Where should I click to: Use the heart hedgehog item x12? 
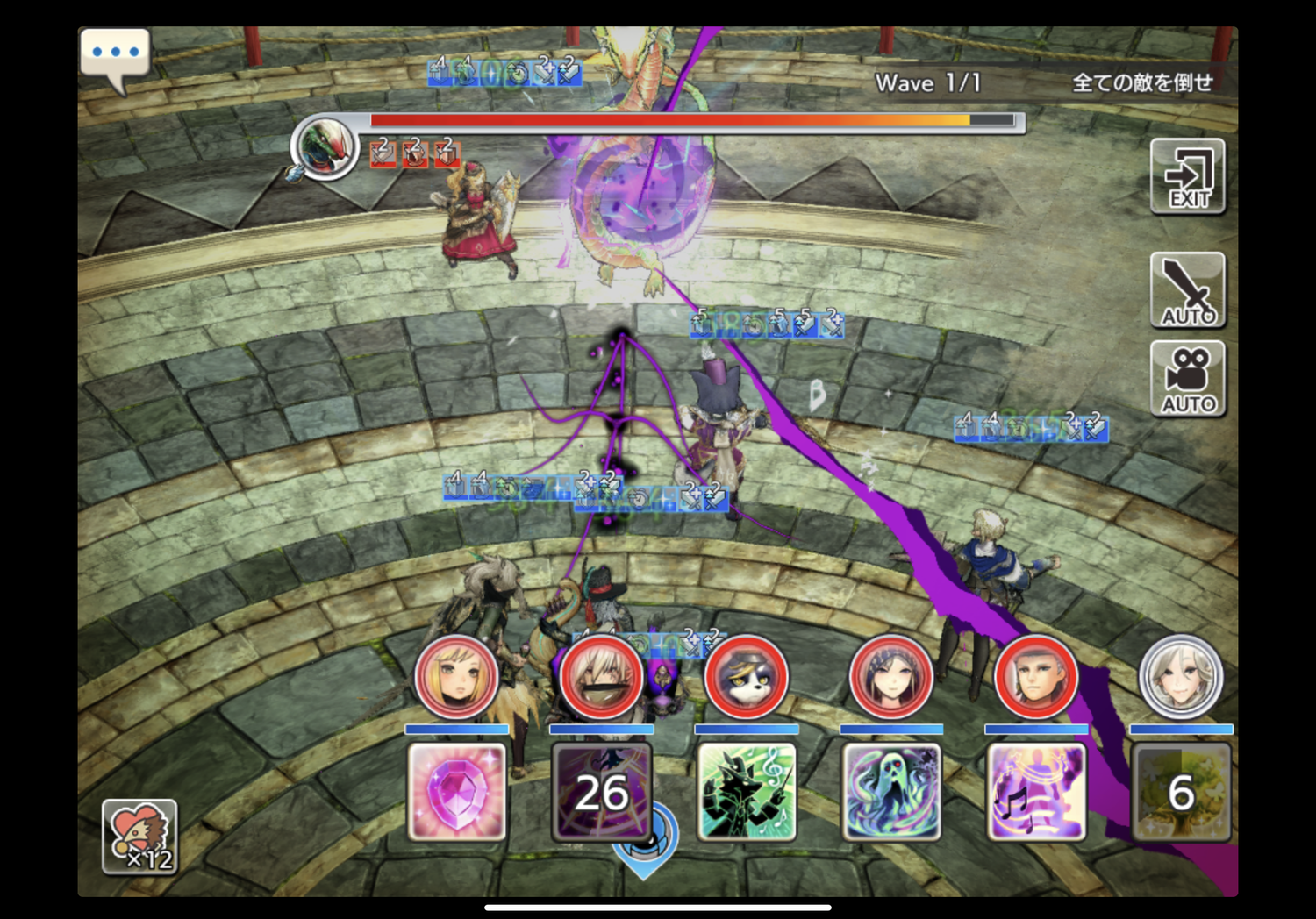click(139, 837)
